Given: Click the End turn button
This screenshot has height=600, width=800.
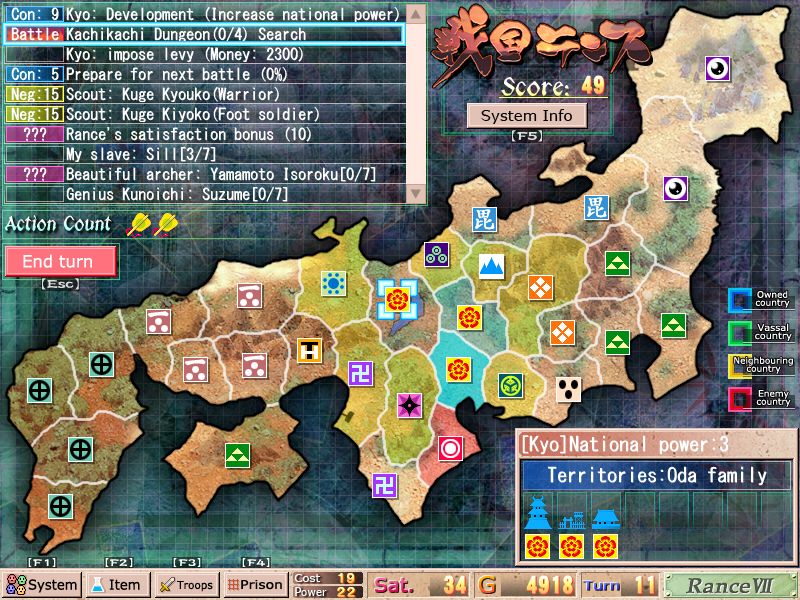Looking at the screenshot, I should click(60, 262).
